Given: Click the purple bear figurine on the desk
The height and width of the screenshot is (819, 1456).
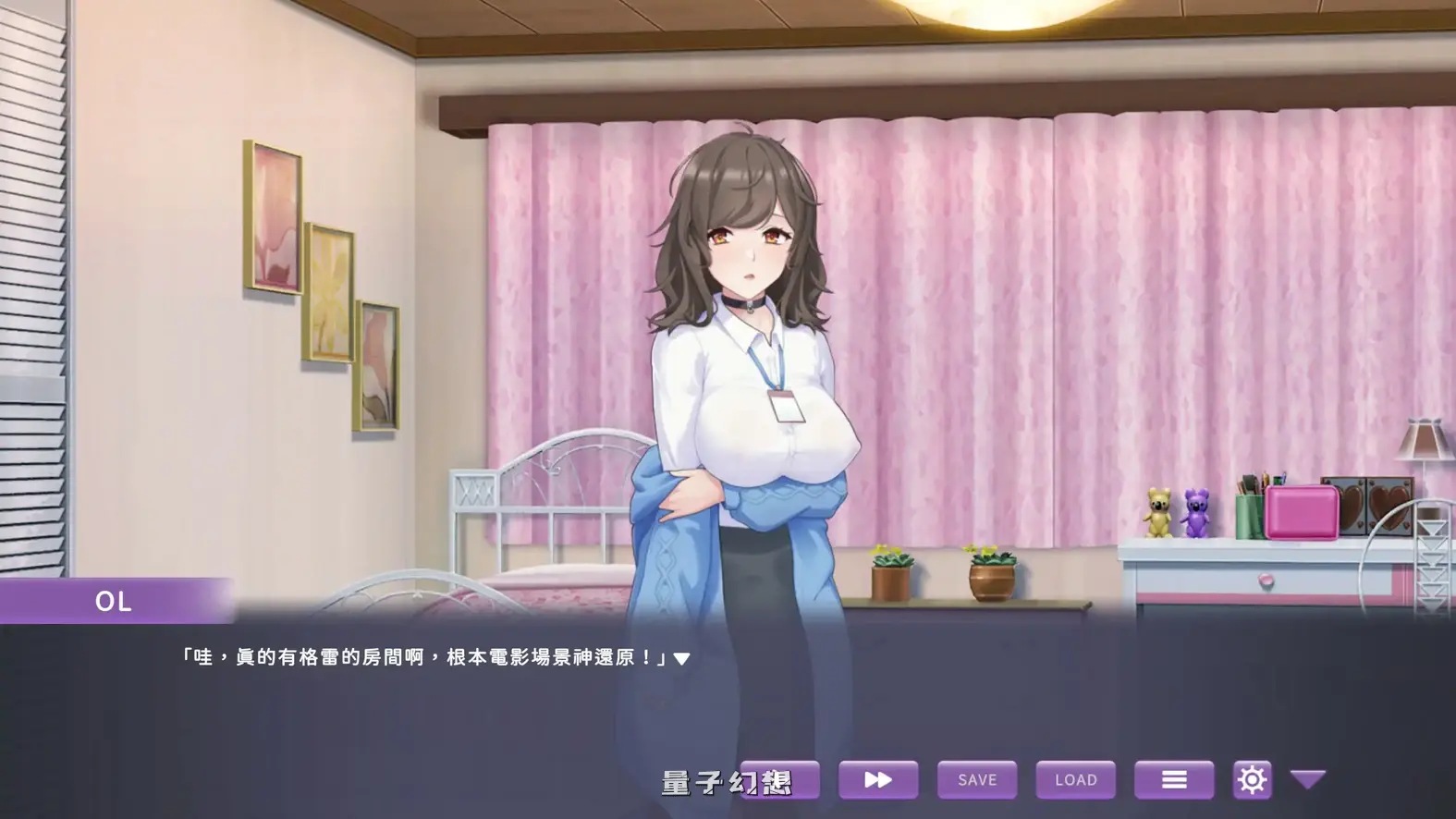Looking at the screenshot, I should [1193, 511].
